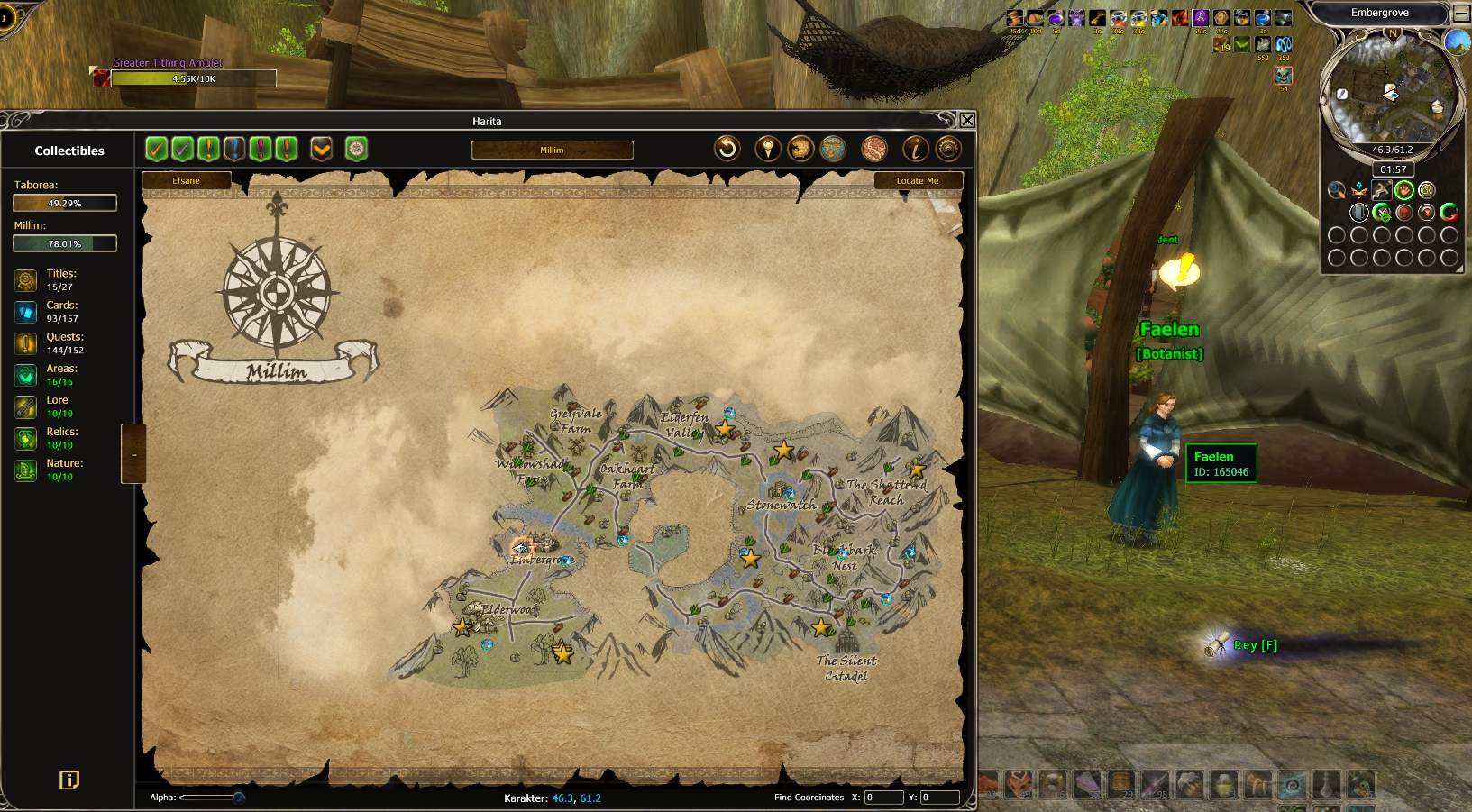1472x812 pixels.
Task: Open the world globe icon by minimap
Action: point(1457,41)
